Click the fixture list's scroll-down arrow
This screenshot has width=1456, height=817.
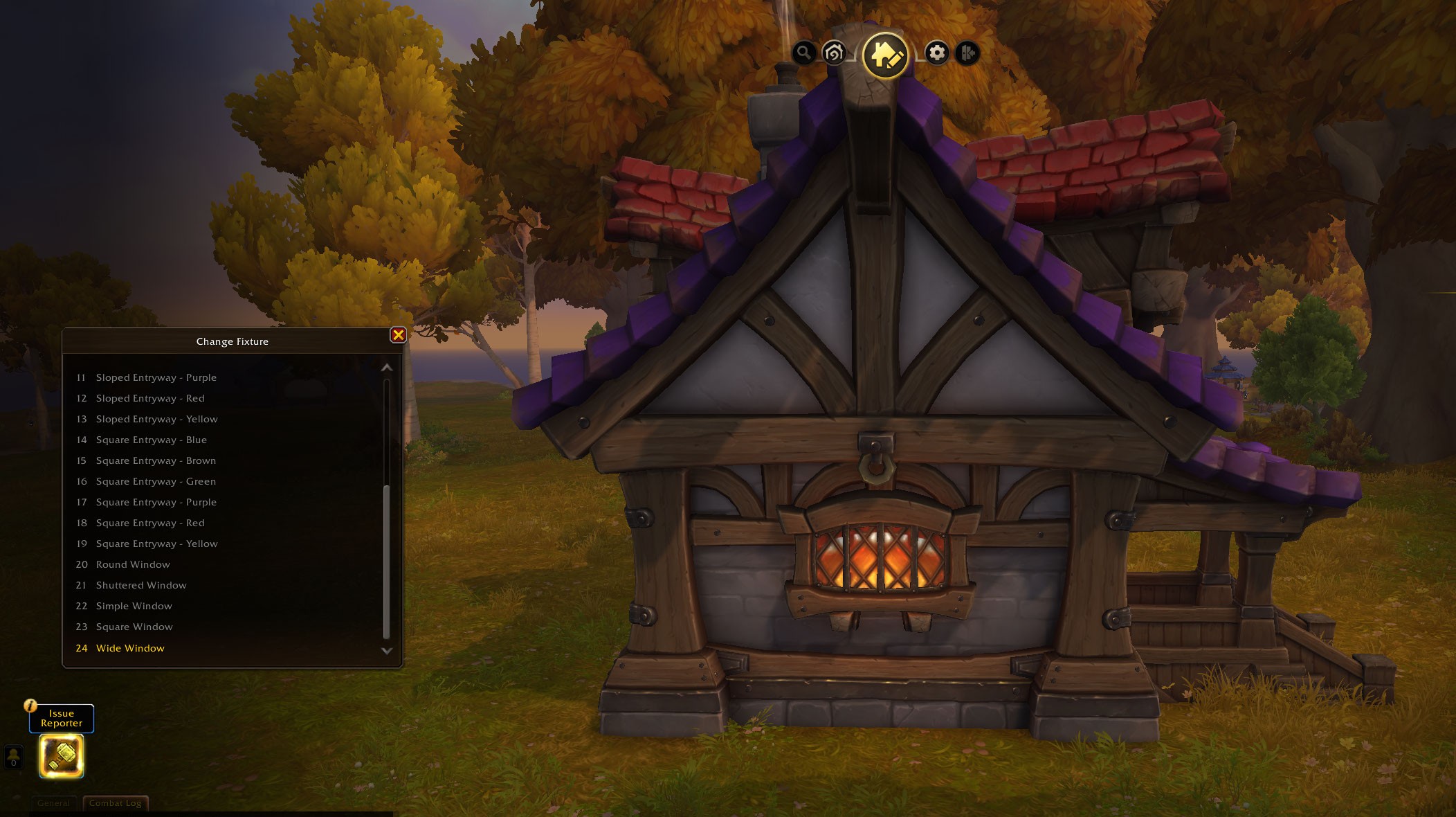point(387,651)
